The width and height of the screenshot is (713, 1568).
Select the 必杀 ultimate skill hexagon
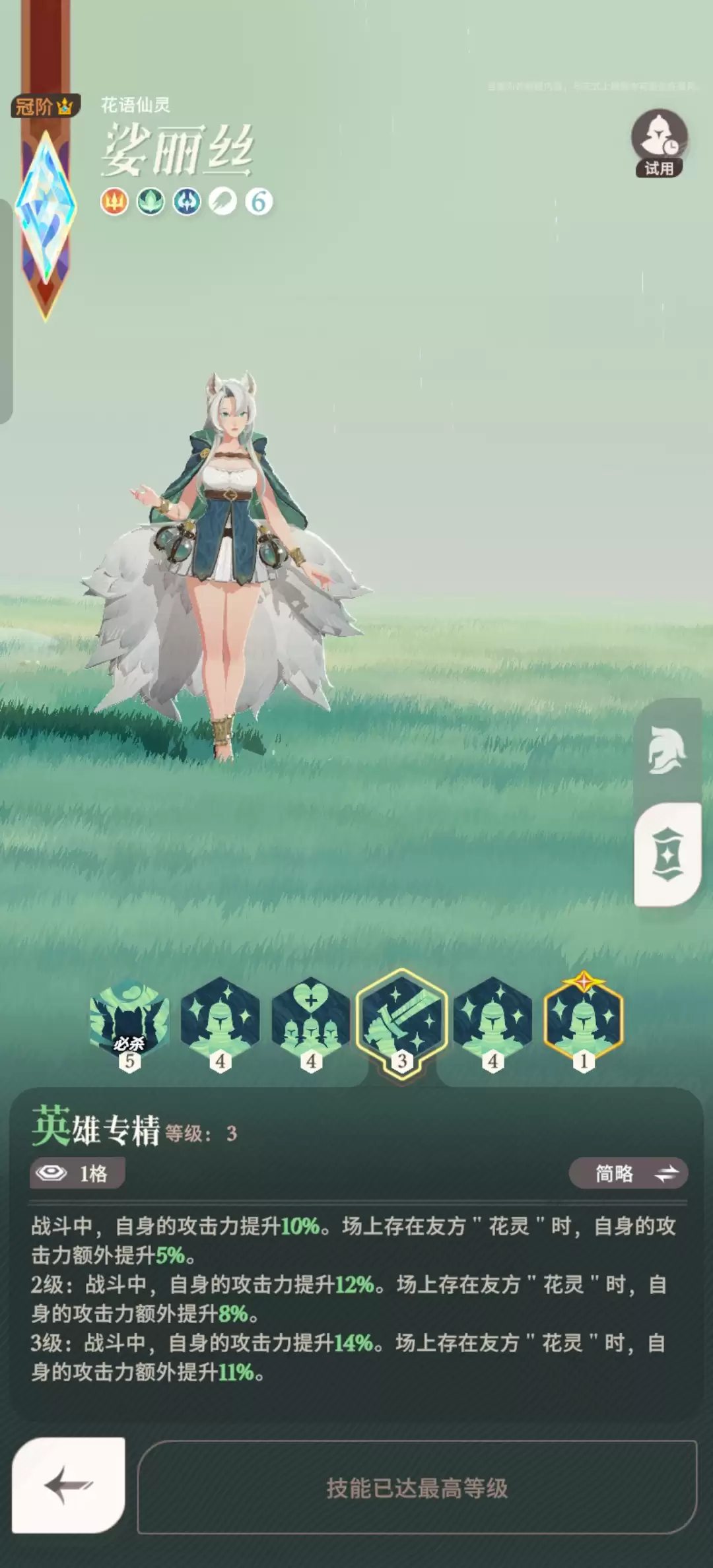tap(129, 1021)
